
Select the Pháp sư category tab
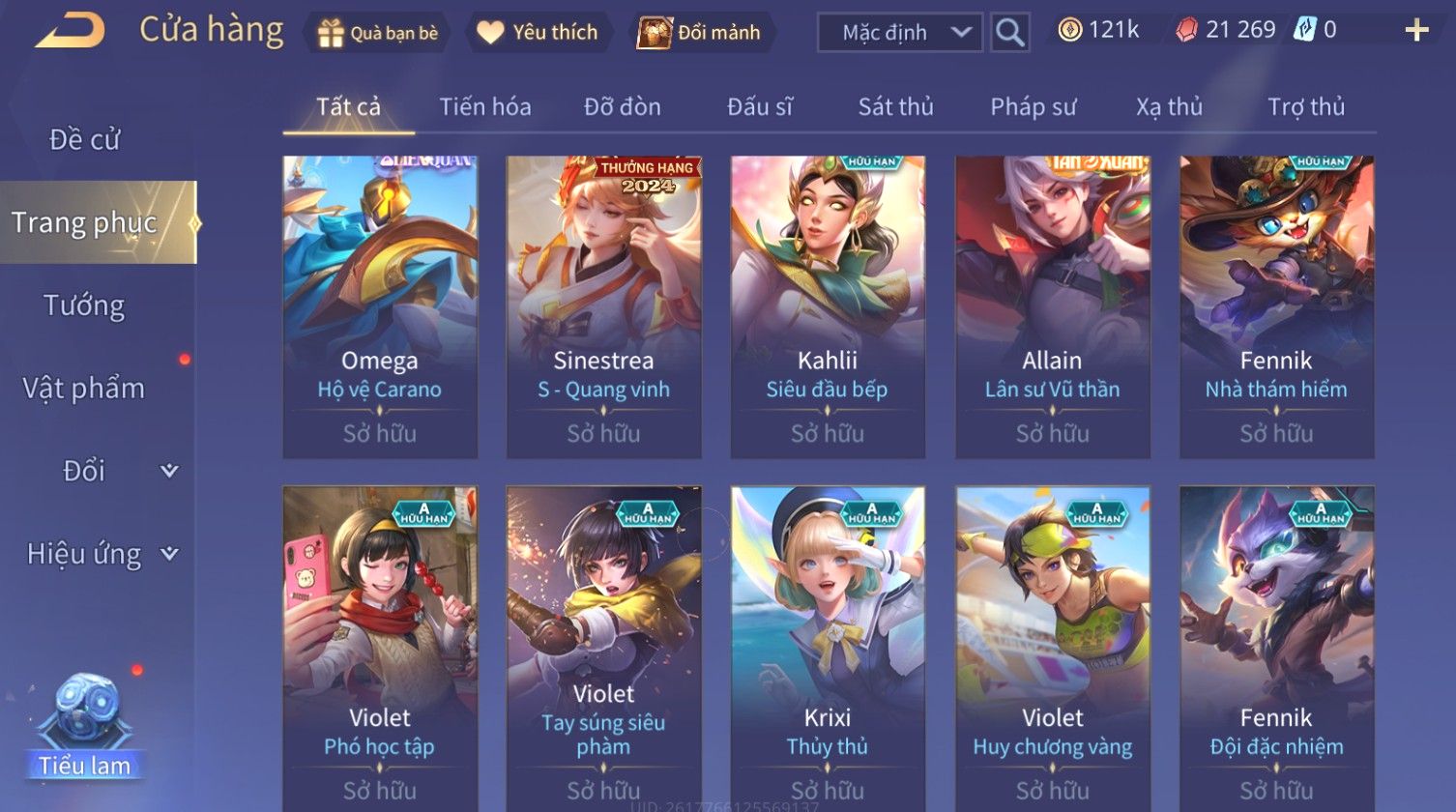click(x=1033, y=107)
